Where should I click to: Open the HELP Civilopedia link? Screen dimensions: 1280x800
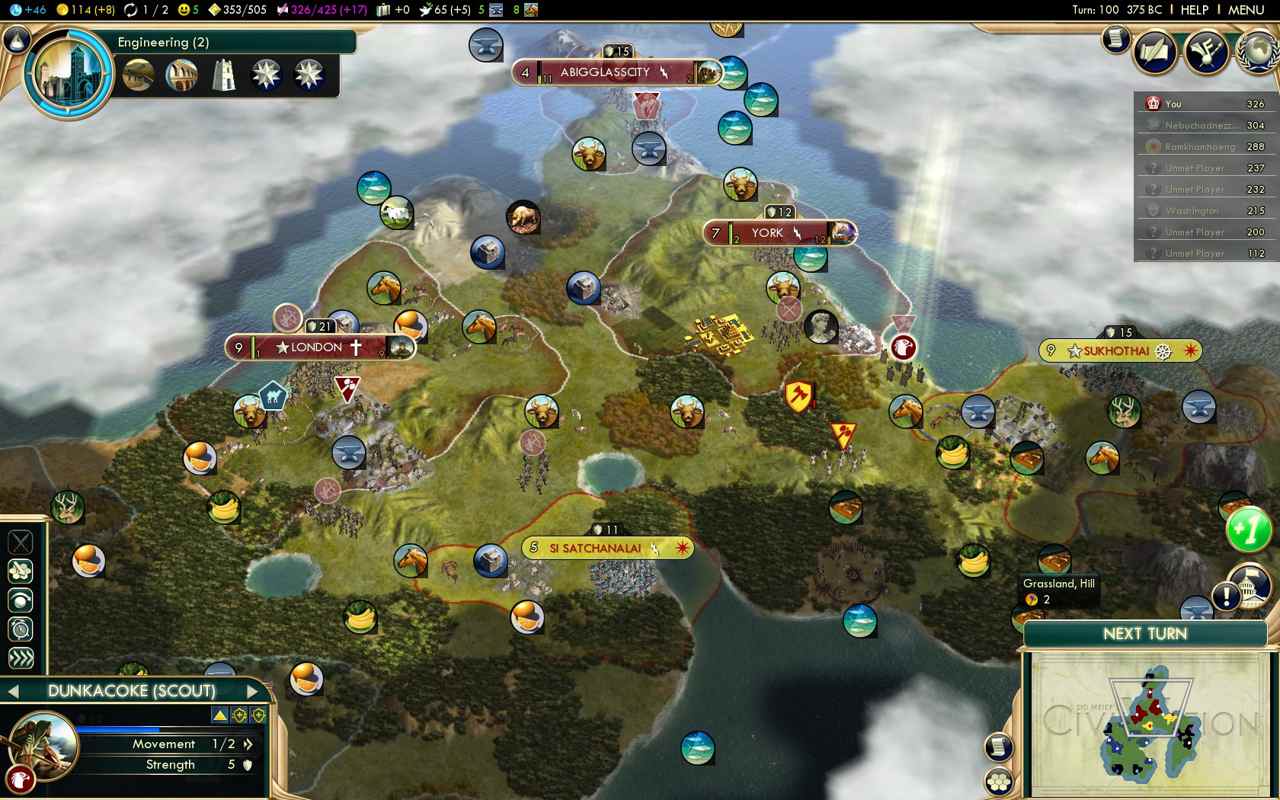pos(1194,10)
